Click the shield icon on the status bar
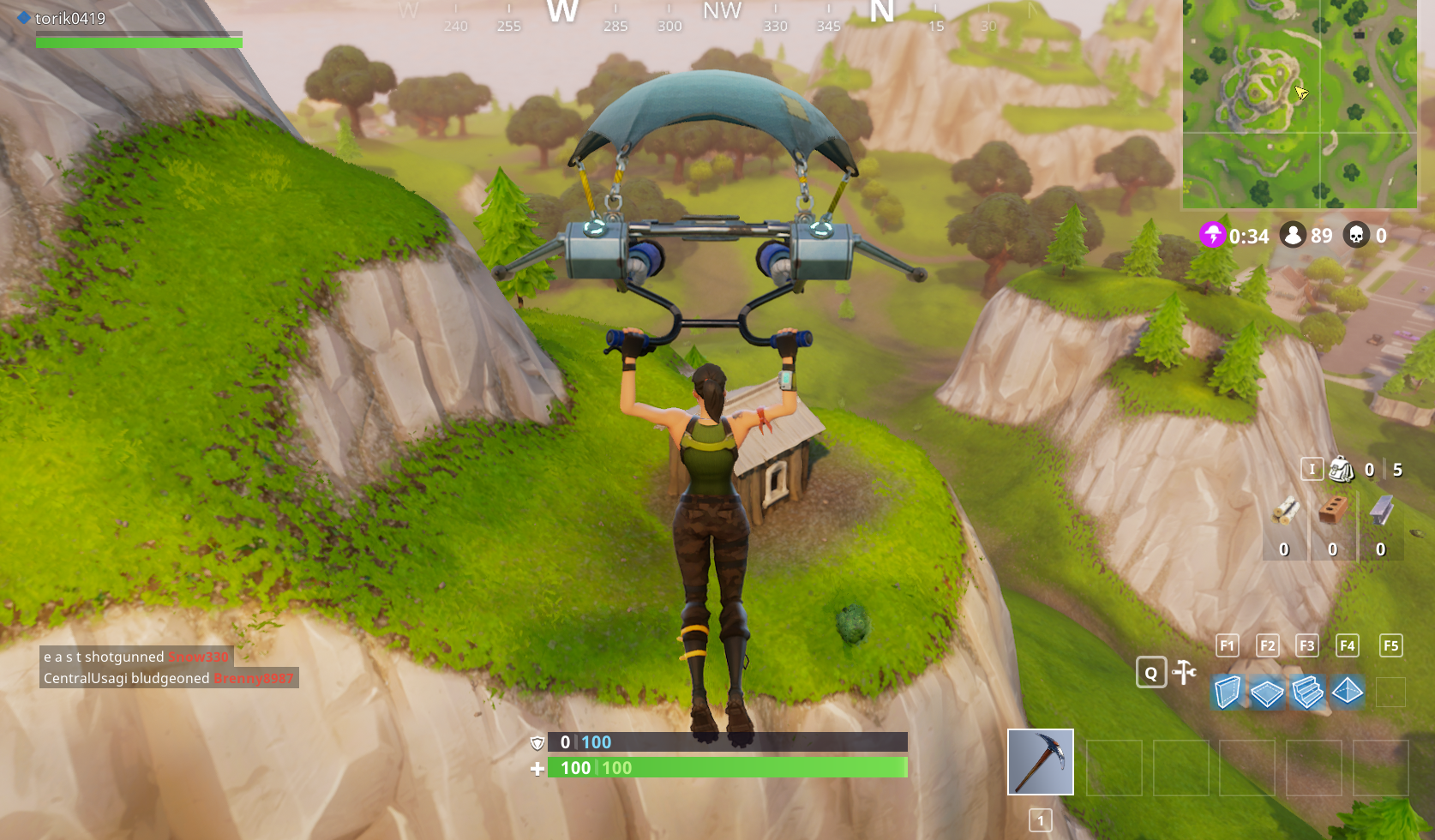Screen dimensions: 1435x840 point(538,743)
